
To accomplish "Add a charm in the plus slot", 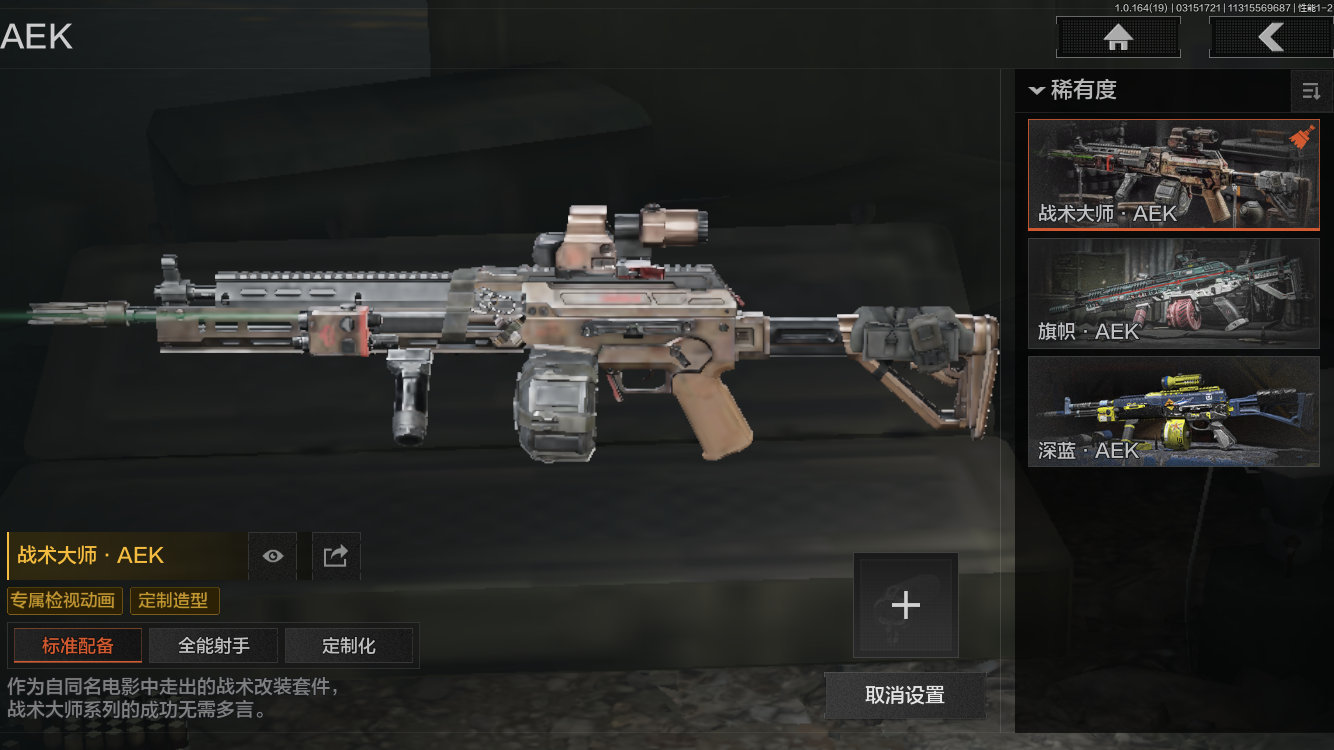I will [905, 605].
